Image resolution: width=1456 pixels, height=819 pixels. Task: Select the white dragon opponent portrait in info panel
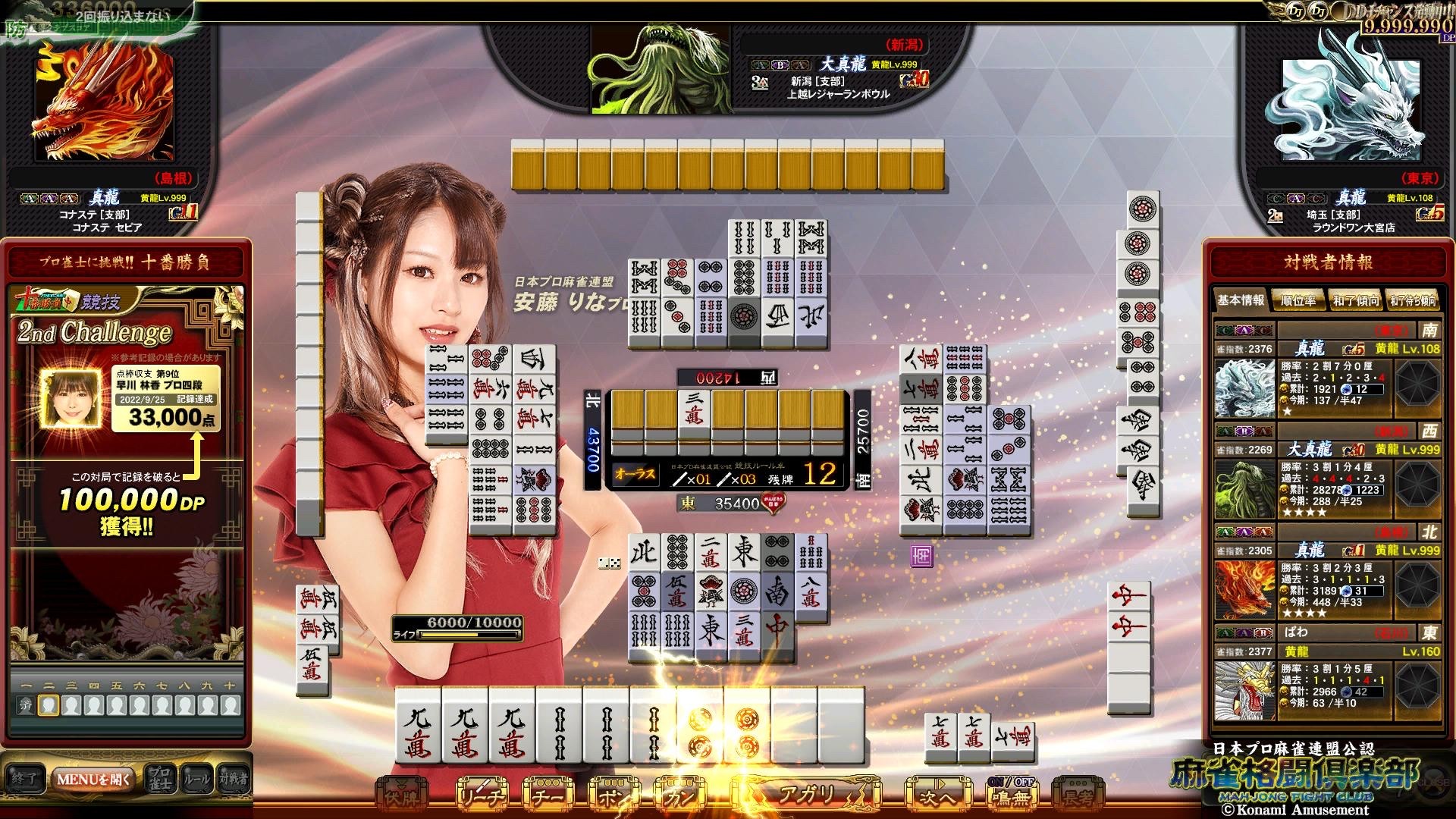click(x=1244, y=388)
